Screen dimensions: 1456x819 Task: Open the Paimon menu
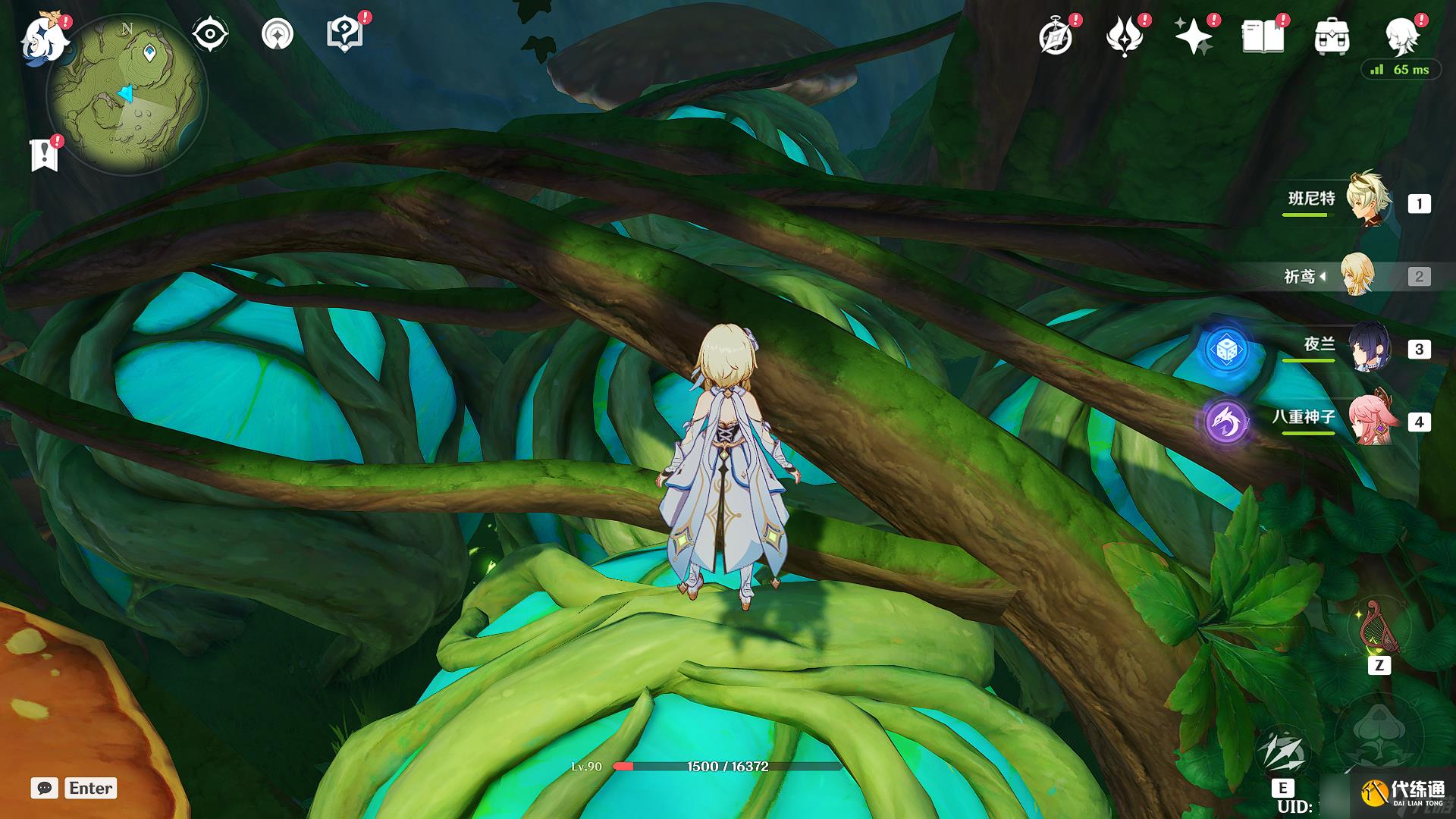(43, 38)
